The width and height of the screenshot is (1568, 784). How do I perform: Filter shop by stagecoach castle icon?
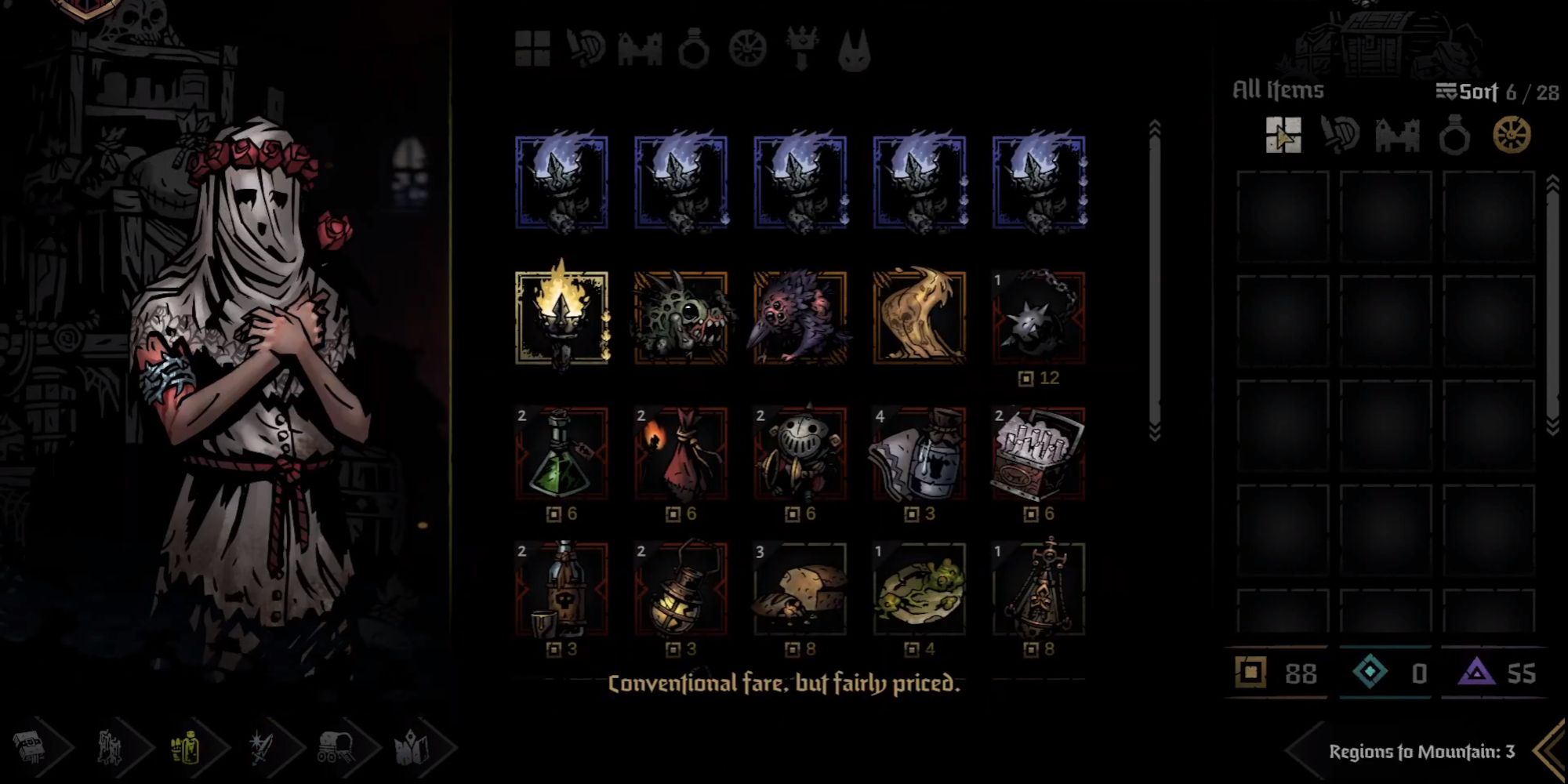pos(641,50)
